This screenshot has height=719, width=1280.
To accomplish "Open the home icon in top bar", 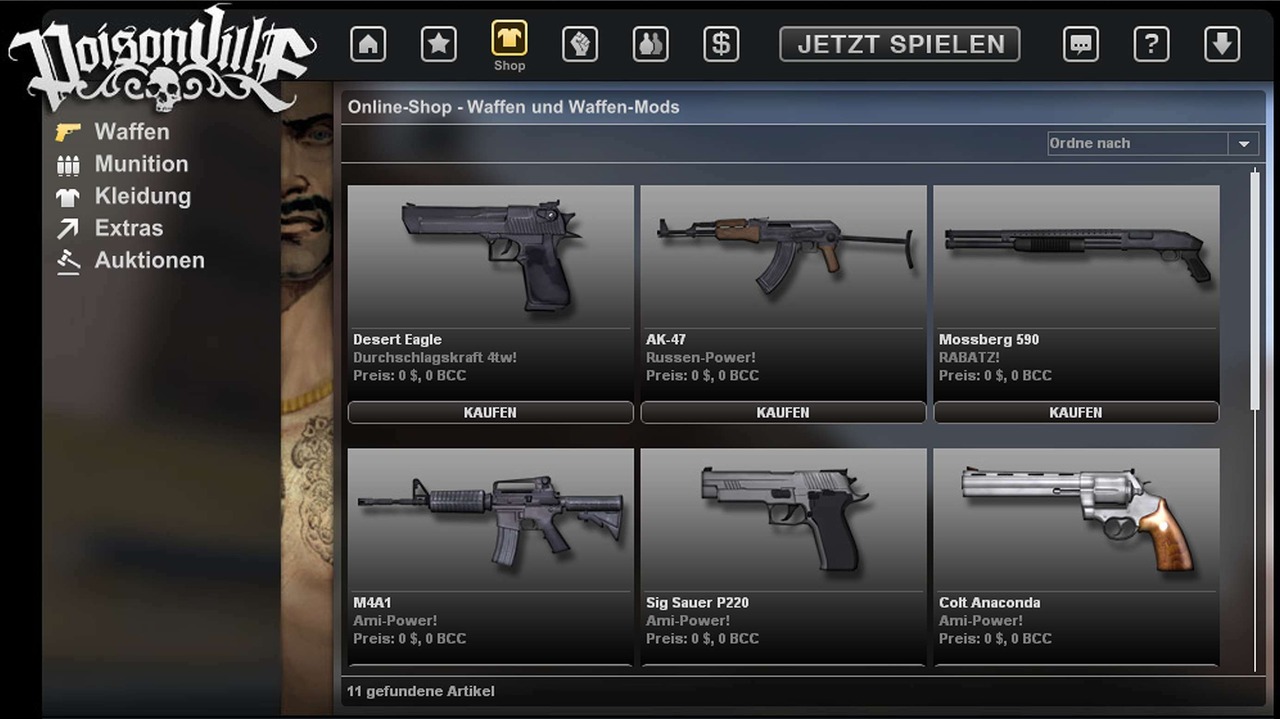I will [x=368, y=44].
